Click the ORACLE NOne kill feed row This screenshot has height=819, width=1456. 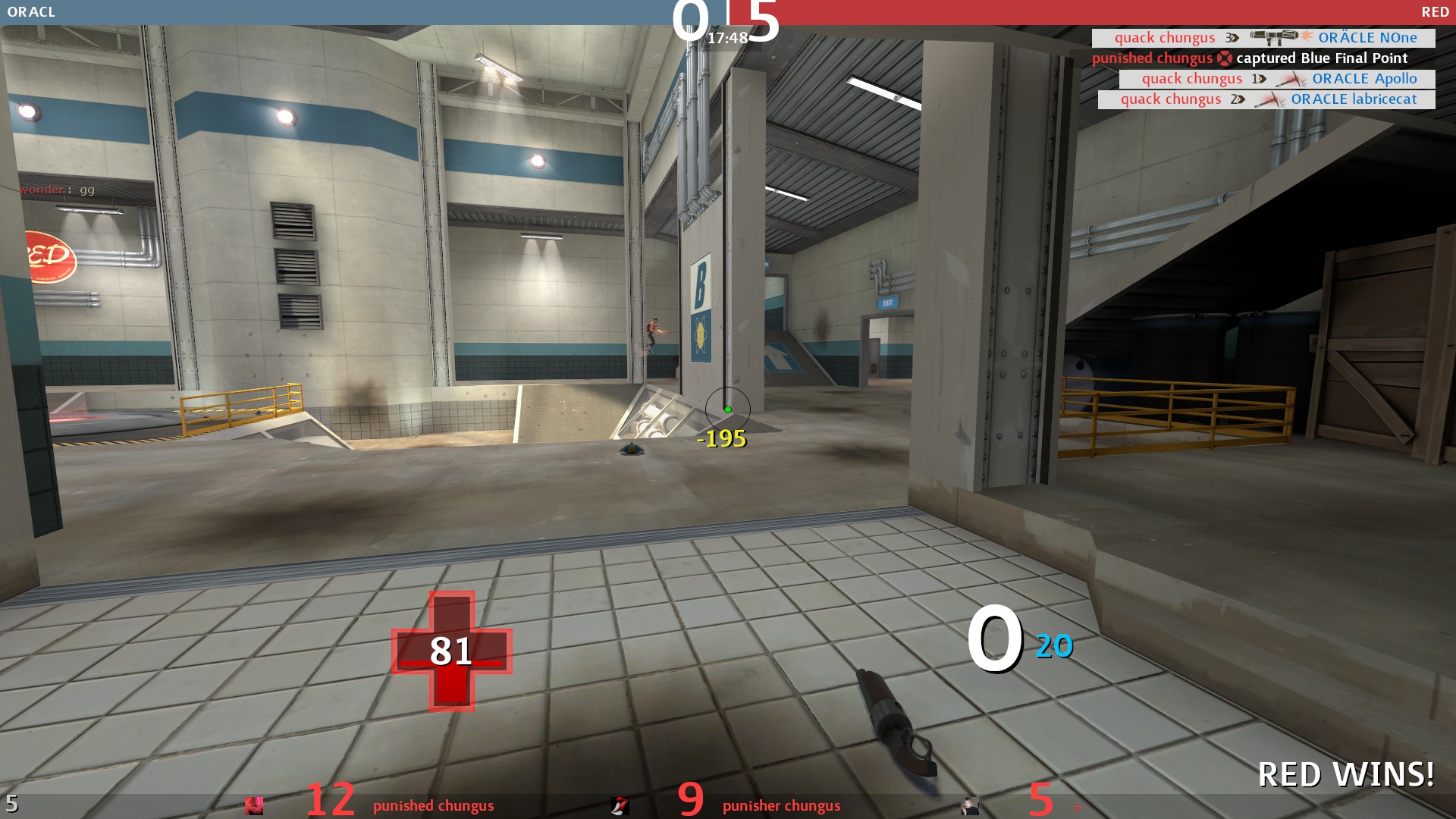pyautogui.click(x=1263, y=38)
